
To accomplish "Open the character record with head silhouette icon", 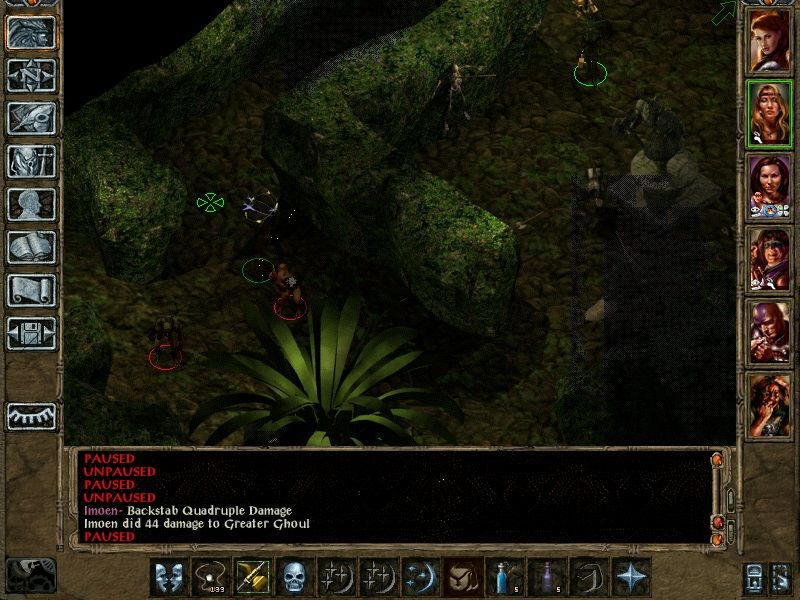I will click(31, 204).
